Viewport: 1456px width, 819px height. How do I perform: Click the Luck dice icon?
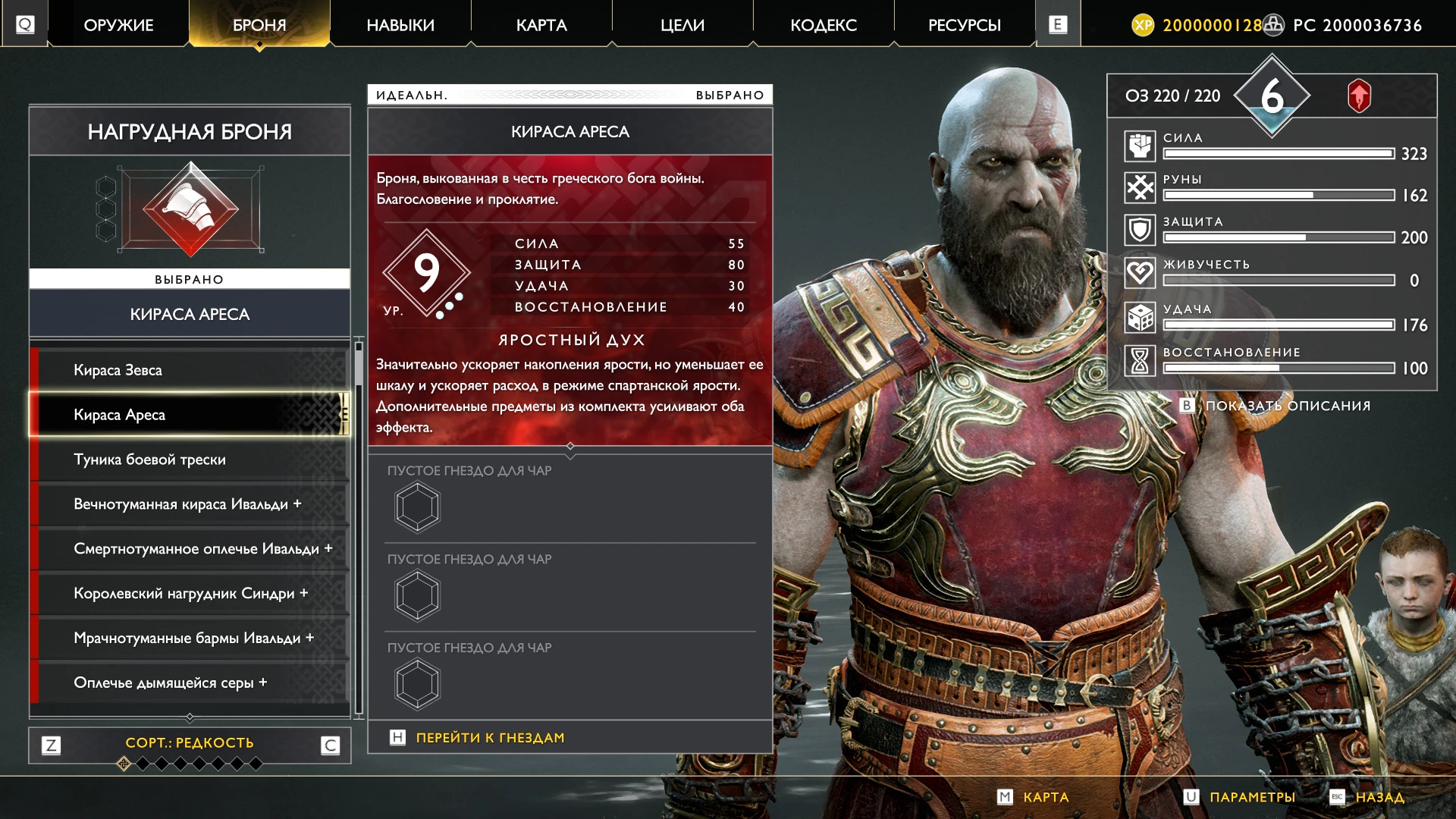(x=1140, y=317)
